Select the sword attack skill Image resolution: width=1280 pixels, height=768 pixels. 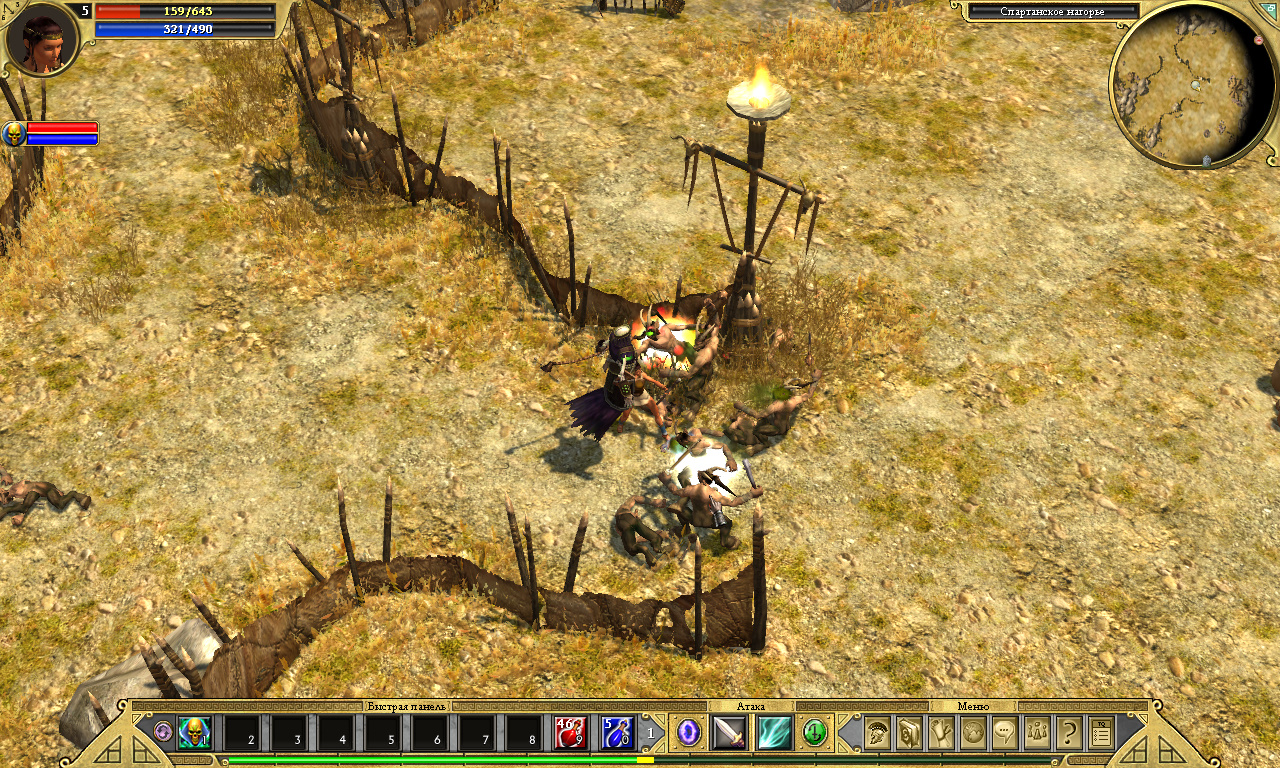729,733
